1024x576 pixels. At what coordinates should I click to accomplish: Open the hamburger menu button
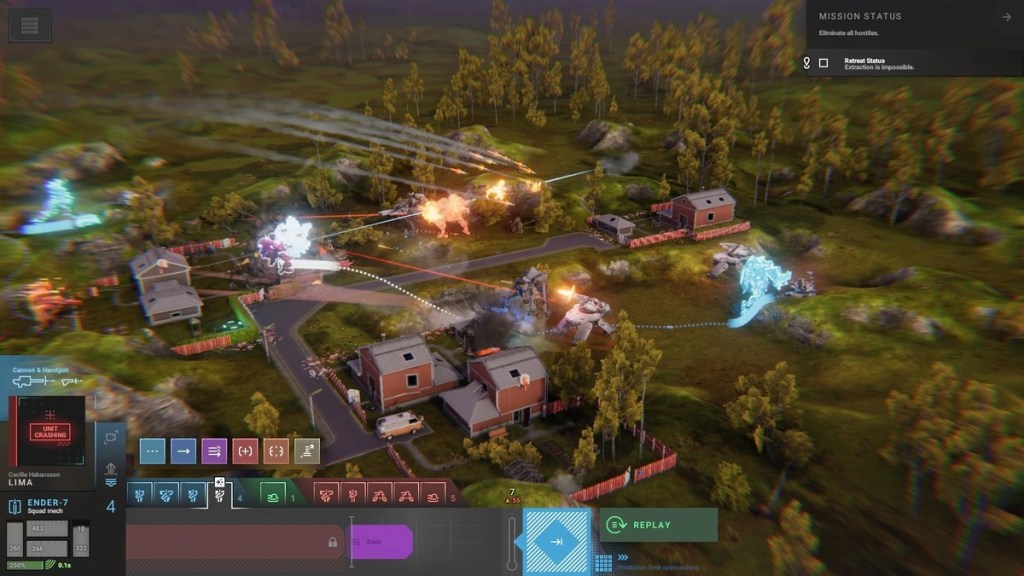click(30, 26)
